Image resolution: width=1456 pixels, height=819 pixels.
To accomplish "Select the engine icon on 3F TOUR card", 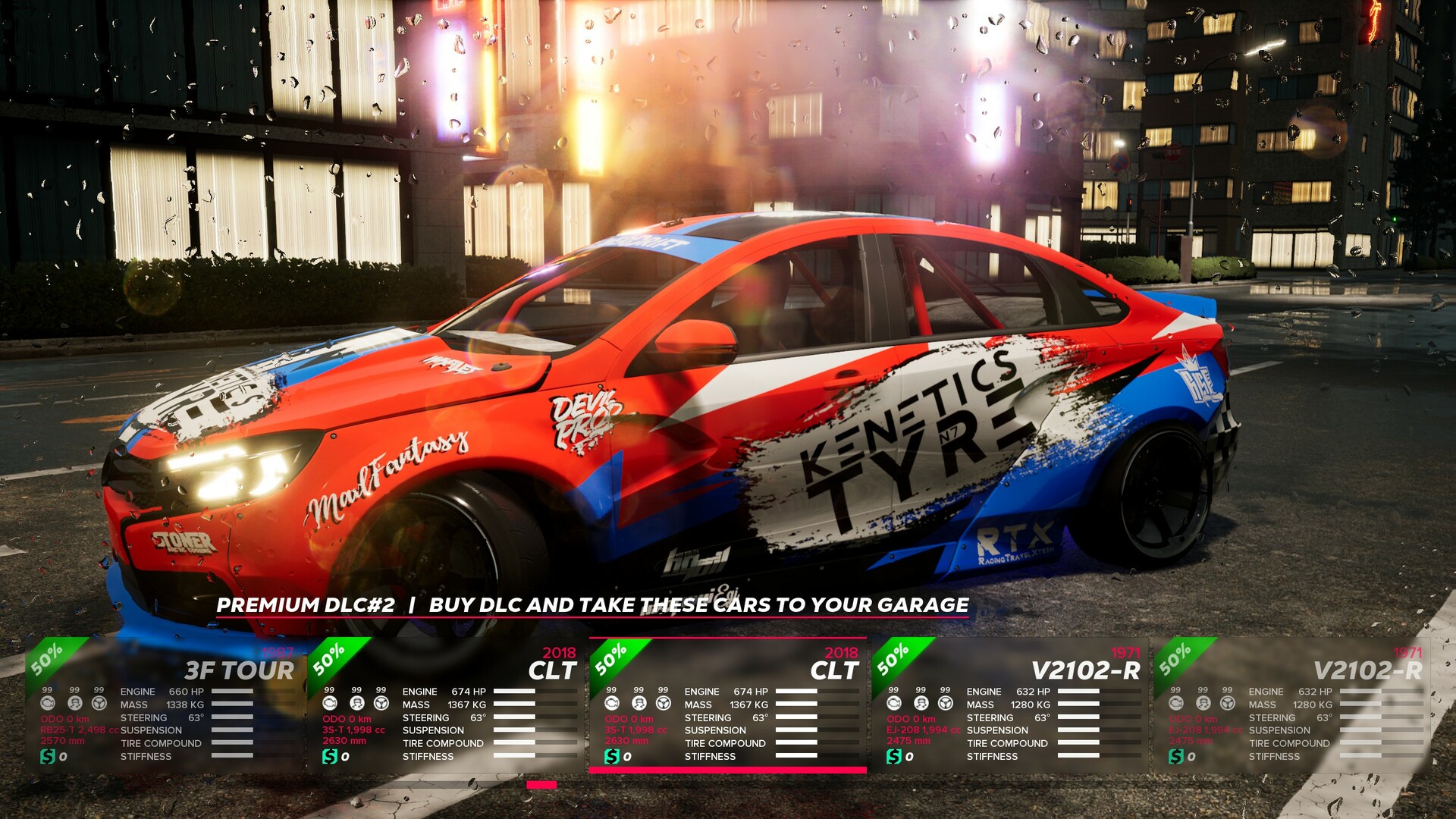I will (x=48, y=704).
